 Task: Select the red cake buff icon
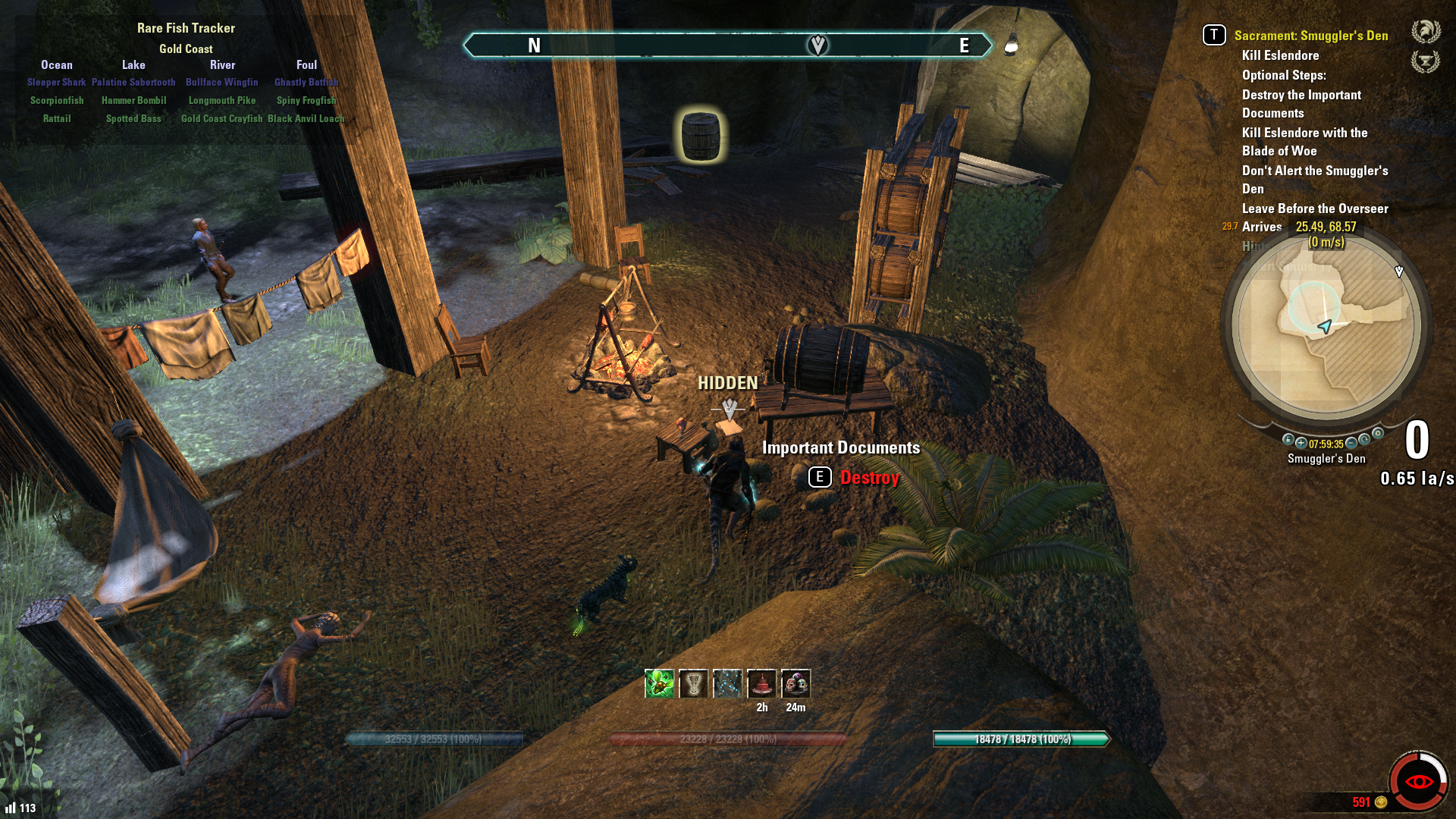tap(761, 684)
